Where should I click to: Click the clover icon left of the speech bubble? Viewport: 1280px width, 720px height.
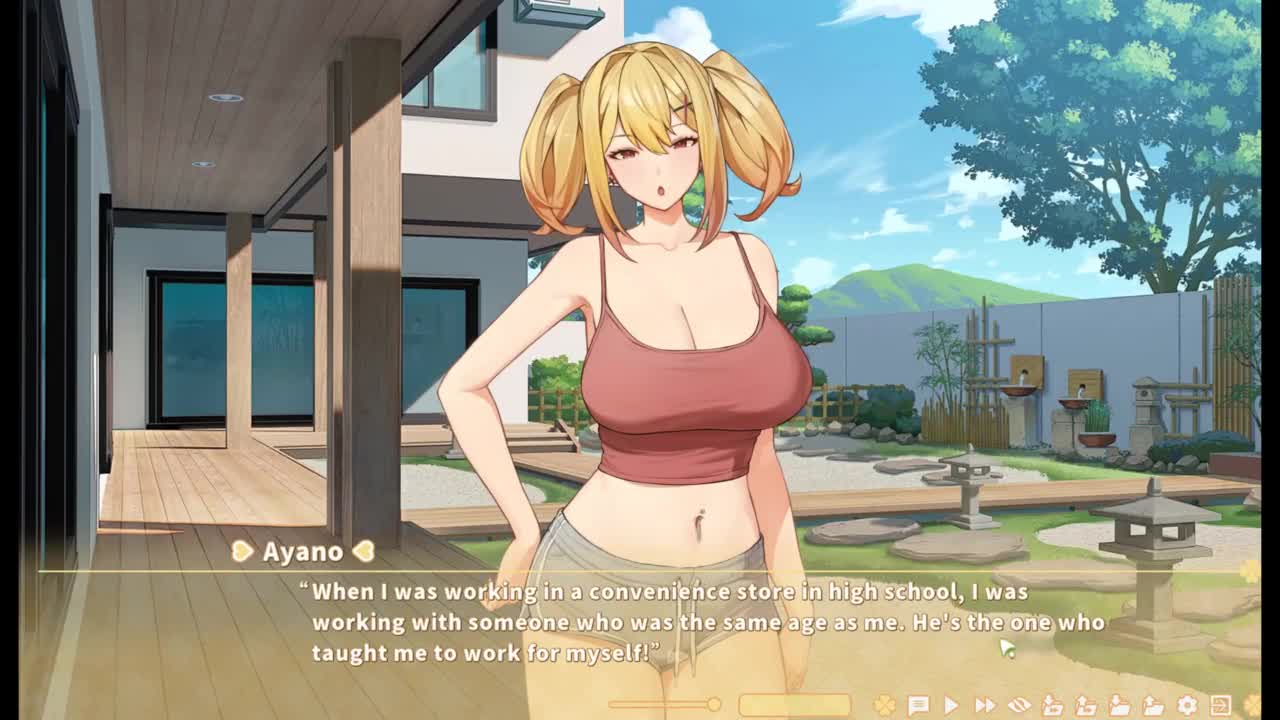(884, 706)
